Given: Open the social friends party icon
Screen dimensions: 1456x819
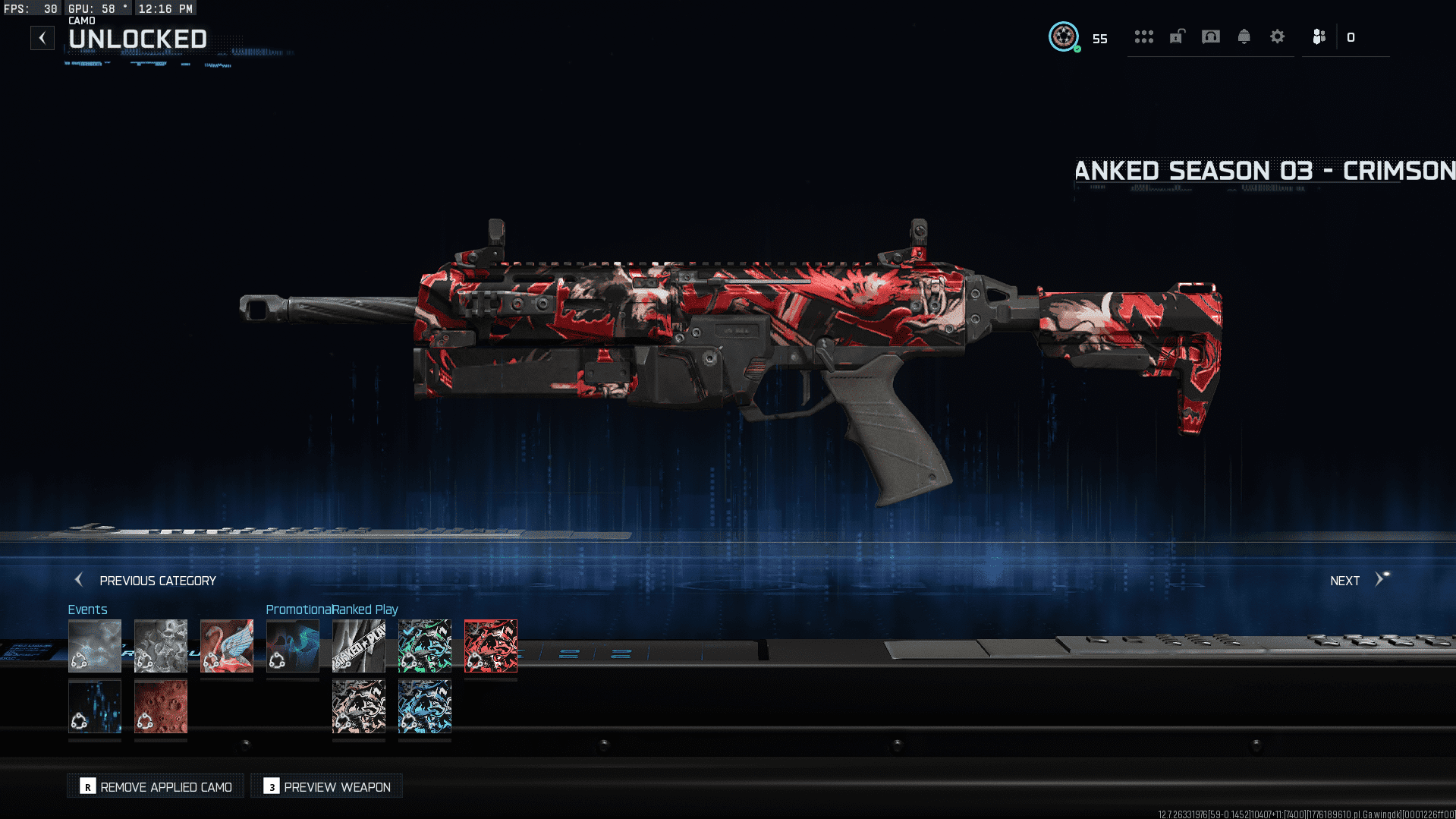Looking at the screenshot, I should (x=1319, y=36).
